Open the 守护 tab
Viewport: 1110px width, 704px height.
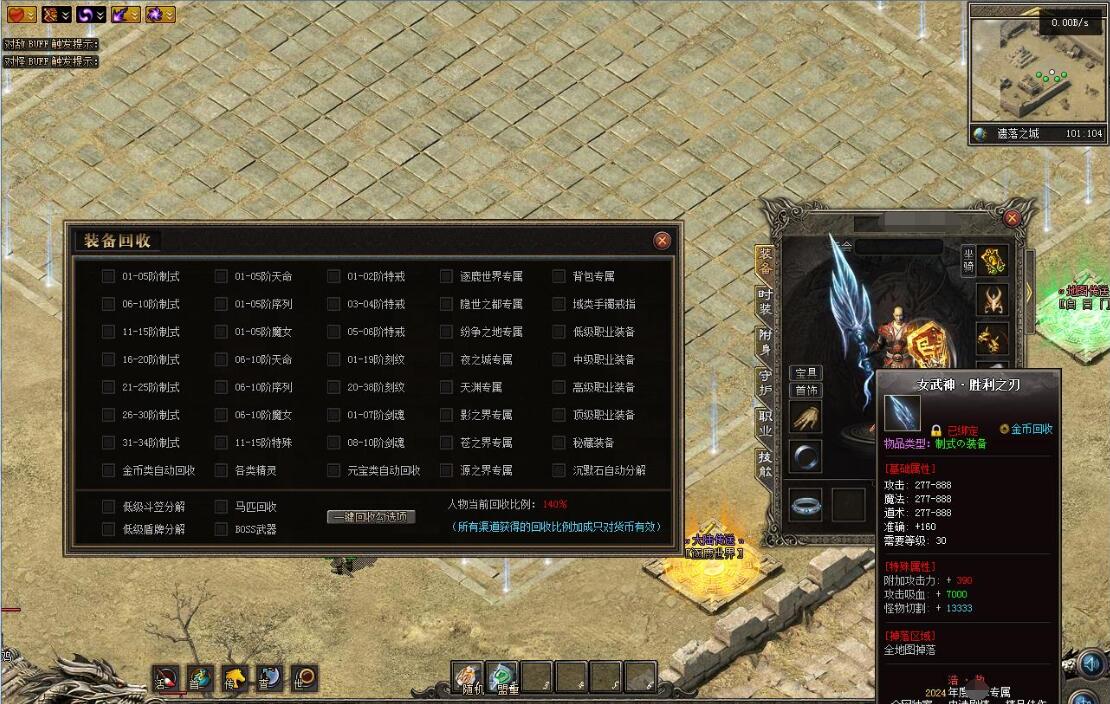click(x=765, y=383)
